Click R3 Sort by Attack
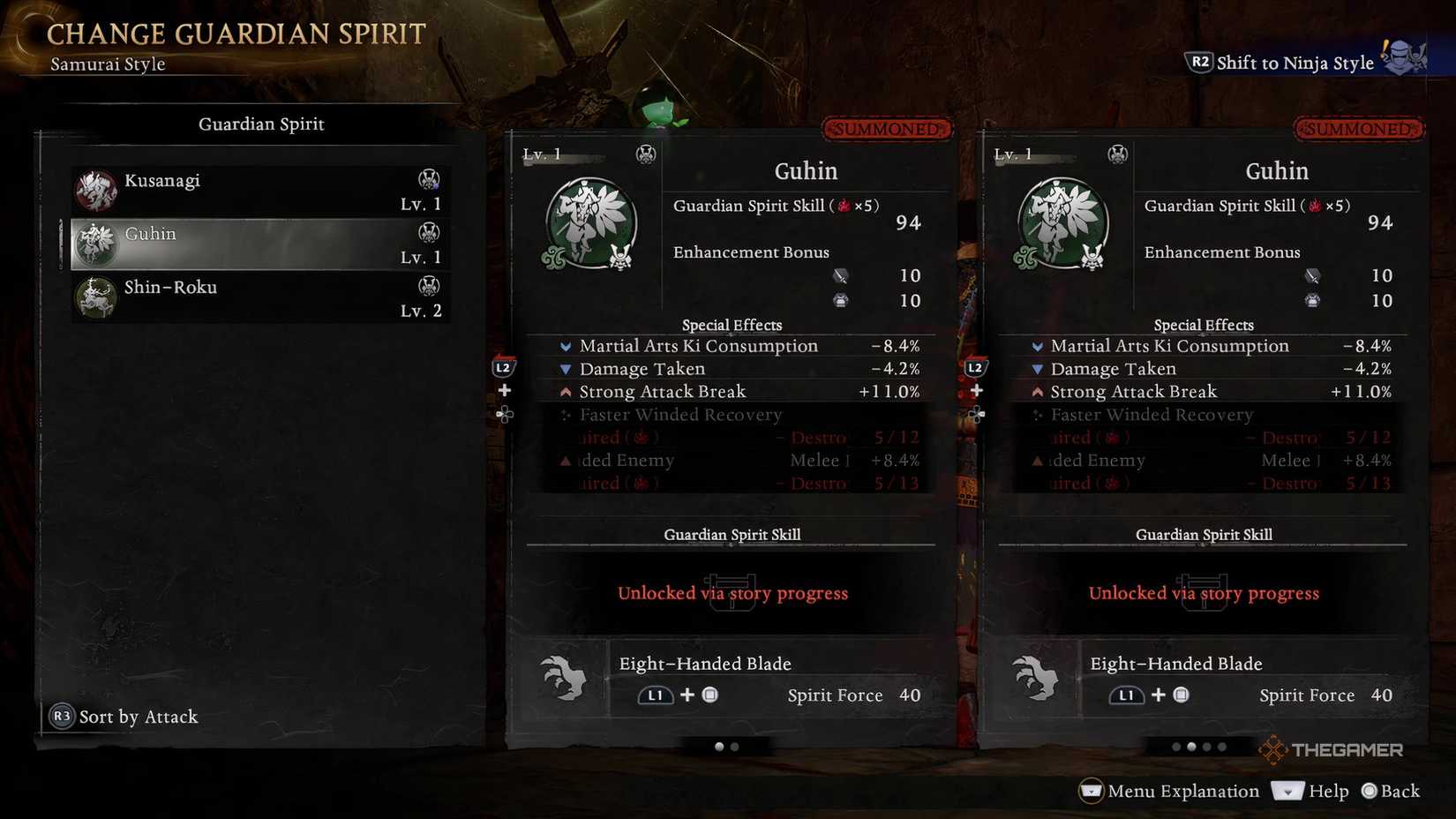1456x819 pixels. coord(124,717)
